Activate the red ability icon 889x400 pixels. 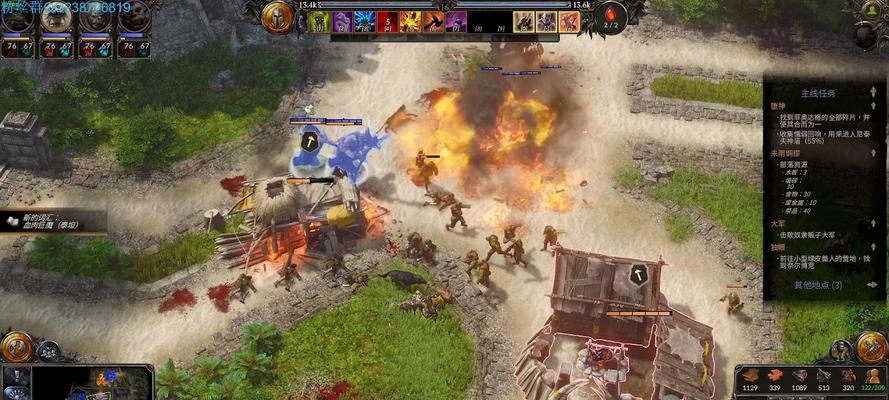(x=388, y=21)
